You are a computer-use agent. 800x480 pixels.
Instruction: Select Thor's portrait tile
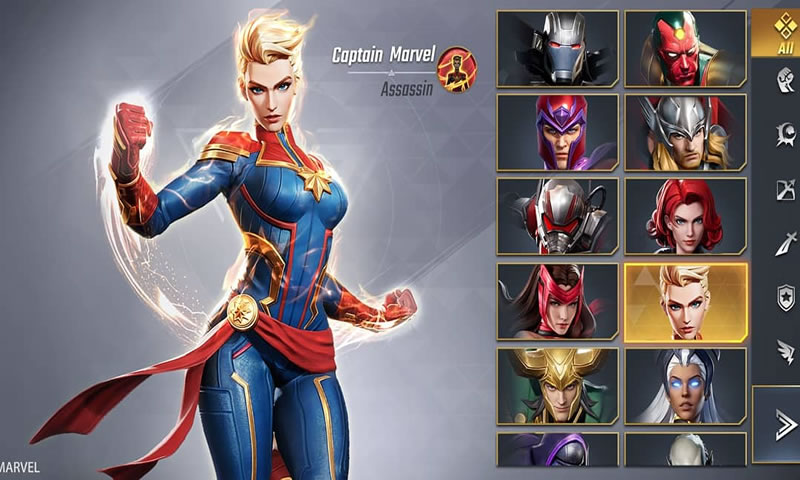686,132
